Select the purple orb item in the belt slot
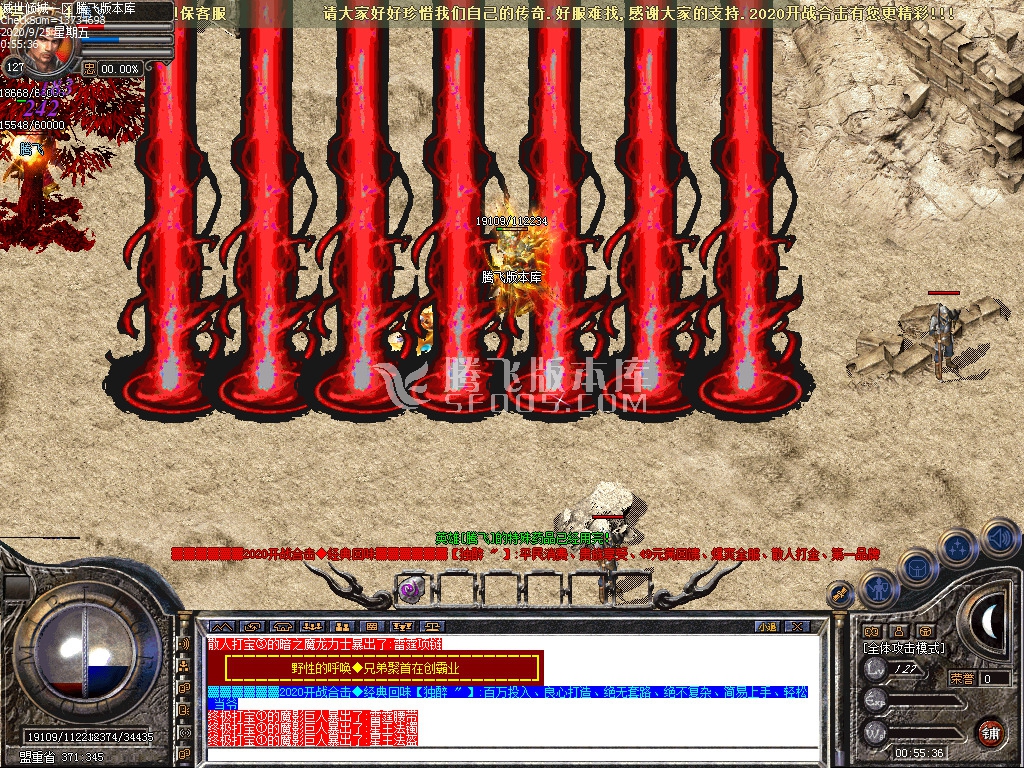The height and width of the screenshot is (768, 1024). (410, 590)
